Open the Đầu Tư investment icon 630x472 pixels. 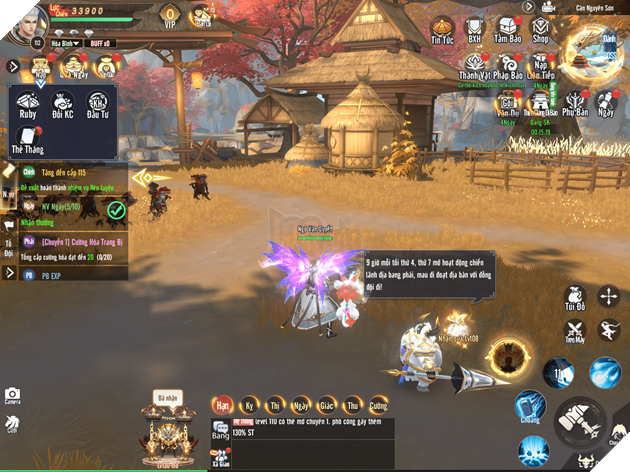point(97,105)
